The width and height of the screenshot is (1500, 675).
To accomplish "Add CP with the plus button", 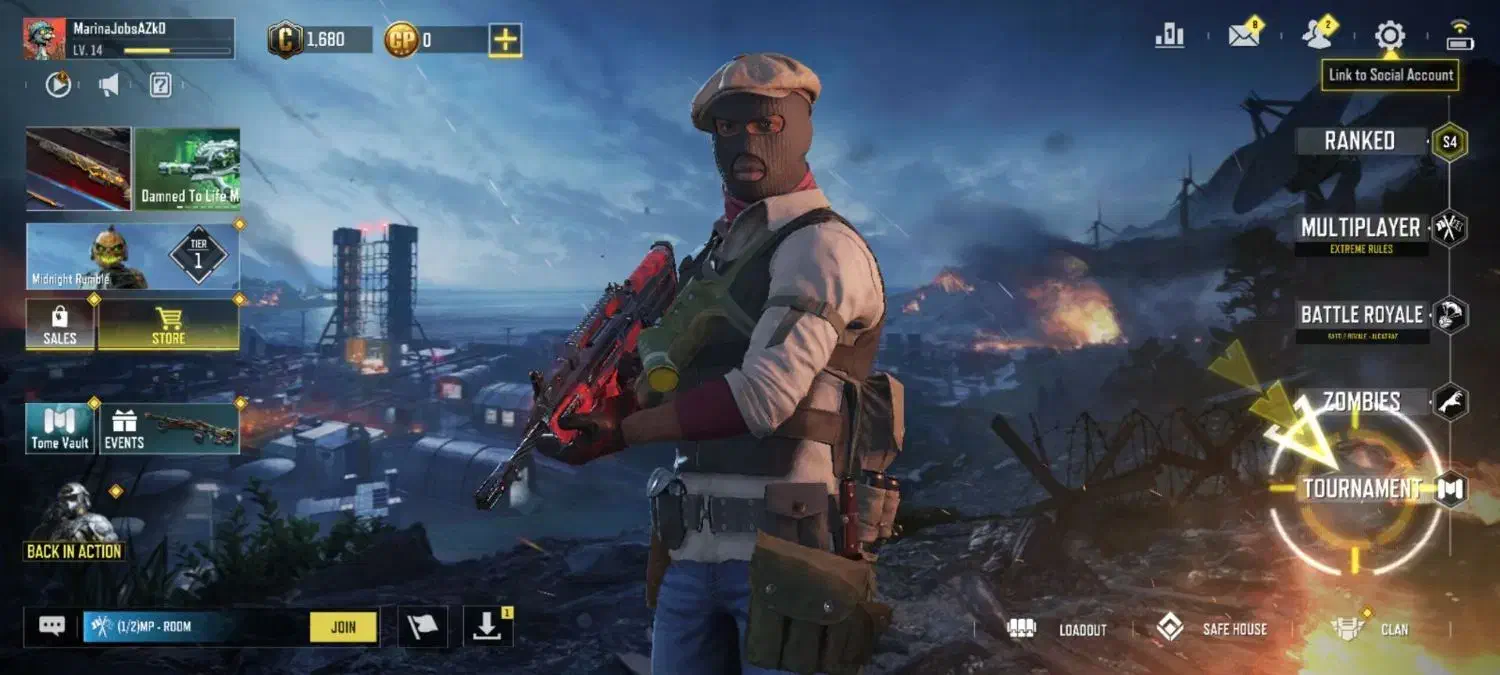I will pyautogui.click(x=506, y=40).
